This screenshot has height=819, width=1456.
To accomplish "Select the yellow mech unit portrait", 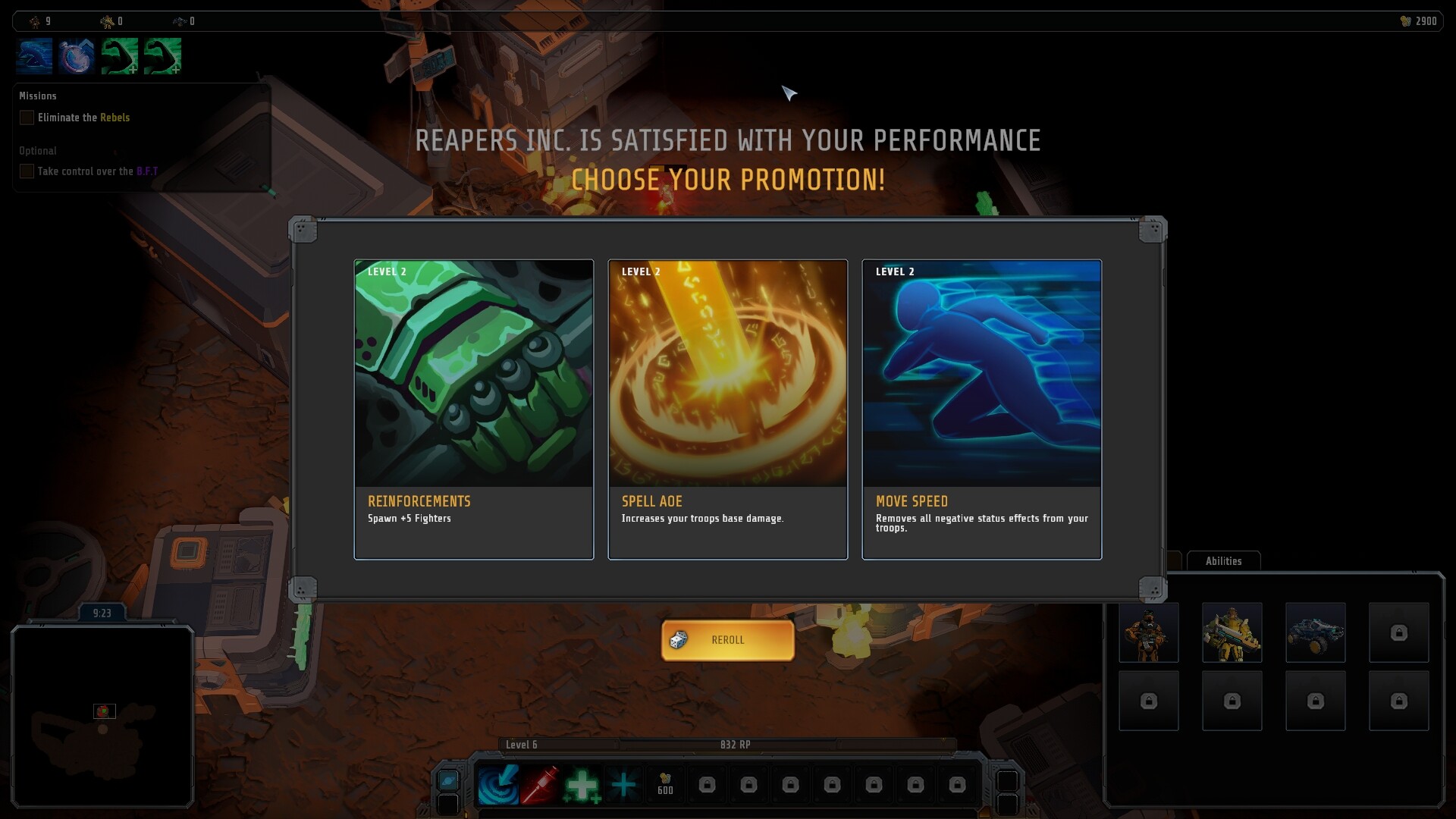I will point(1232,633).
